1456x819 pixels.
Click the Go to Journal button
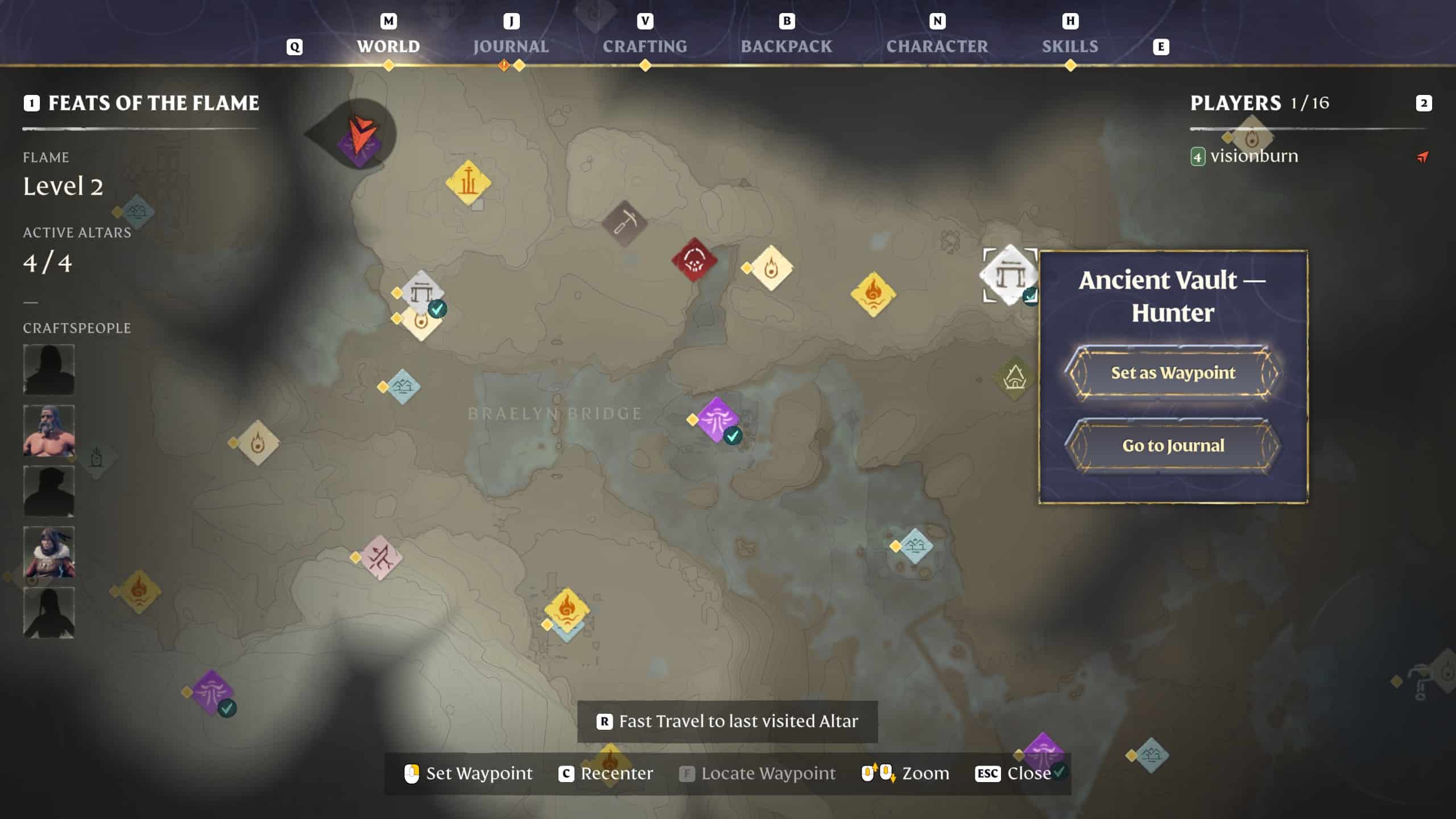pyautogui.click(x=1174, y=446)
